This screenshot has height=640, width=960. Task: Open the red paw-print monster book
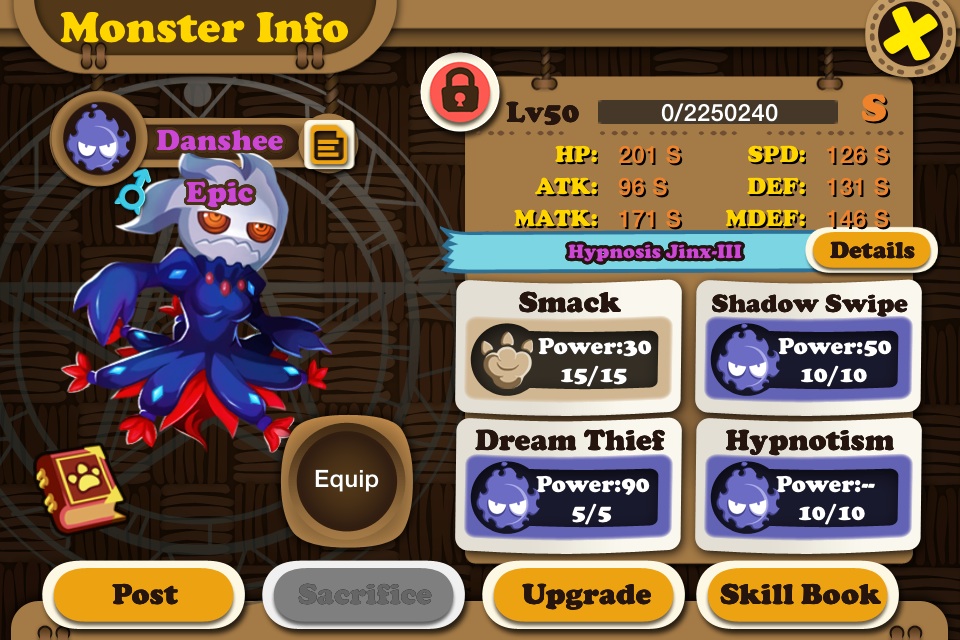(82, 487)
